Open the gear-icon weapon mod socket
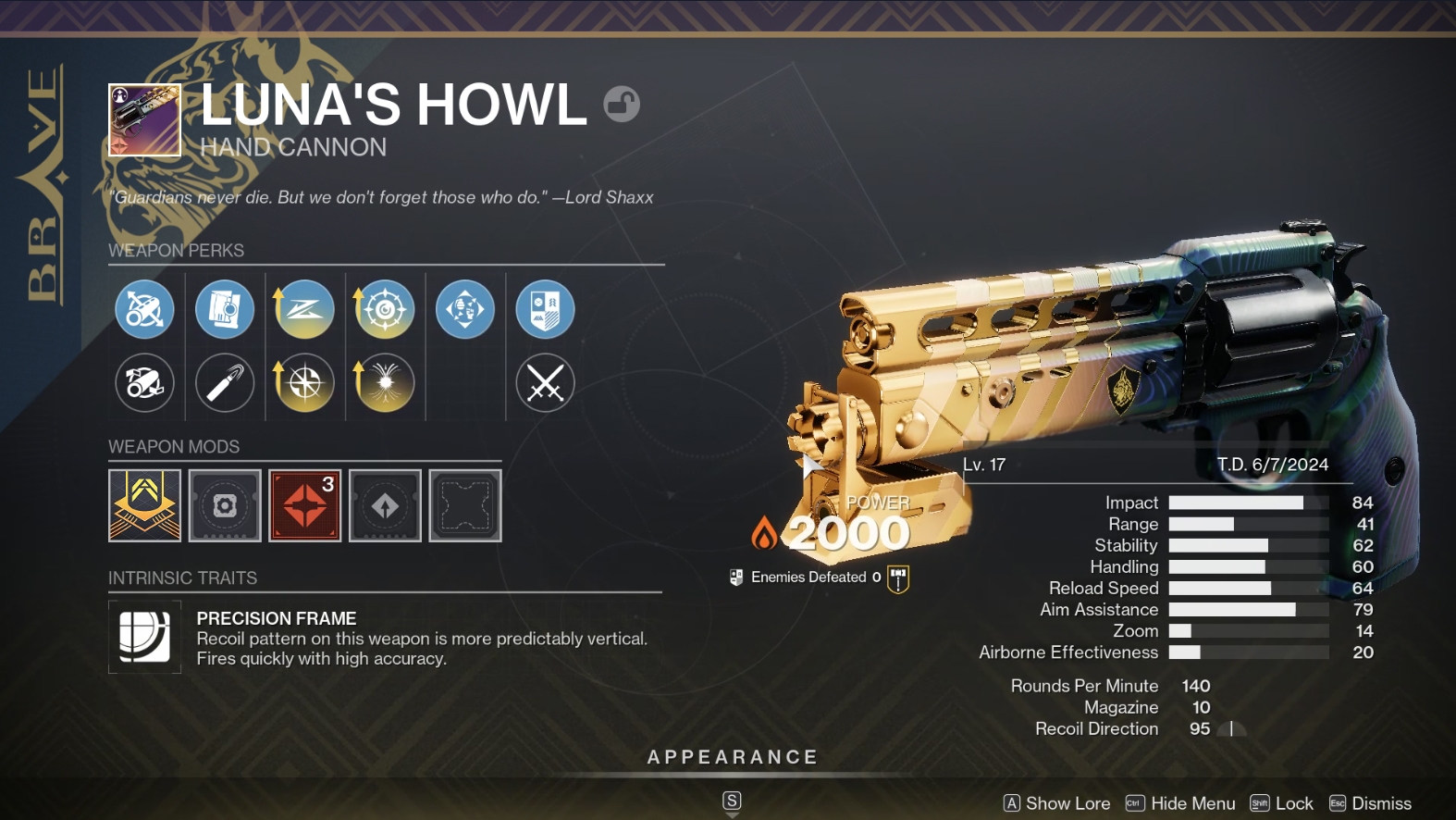Screen dimensions: 1456x820 tap(225, 505)
